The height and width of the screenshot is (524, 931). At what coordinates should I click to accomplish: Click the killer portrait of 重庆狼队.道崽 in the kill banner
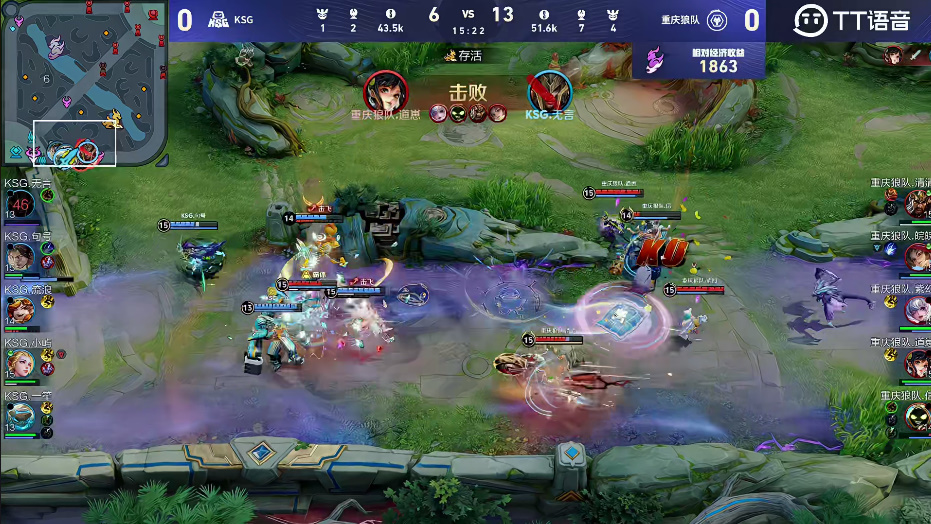pos(386,92)
